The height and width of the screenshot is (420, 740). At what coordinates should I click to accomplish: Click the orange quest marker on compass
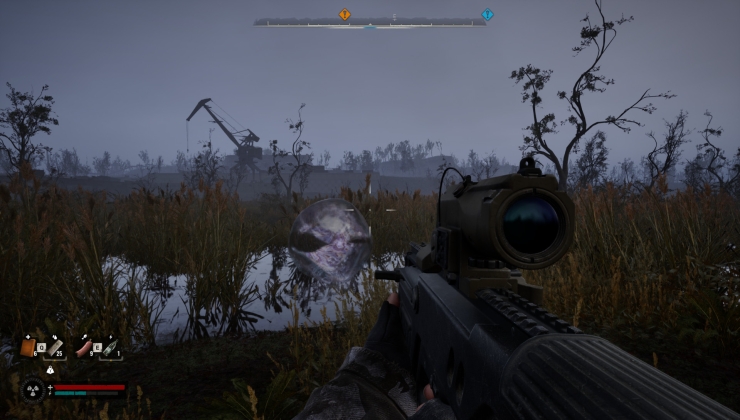point(345,15)
